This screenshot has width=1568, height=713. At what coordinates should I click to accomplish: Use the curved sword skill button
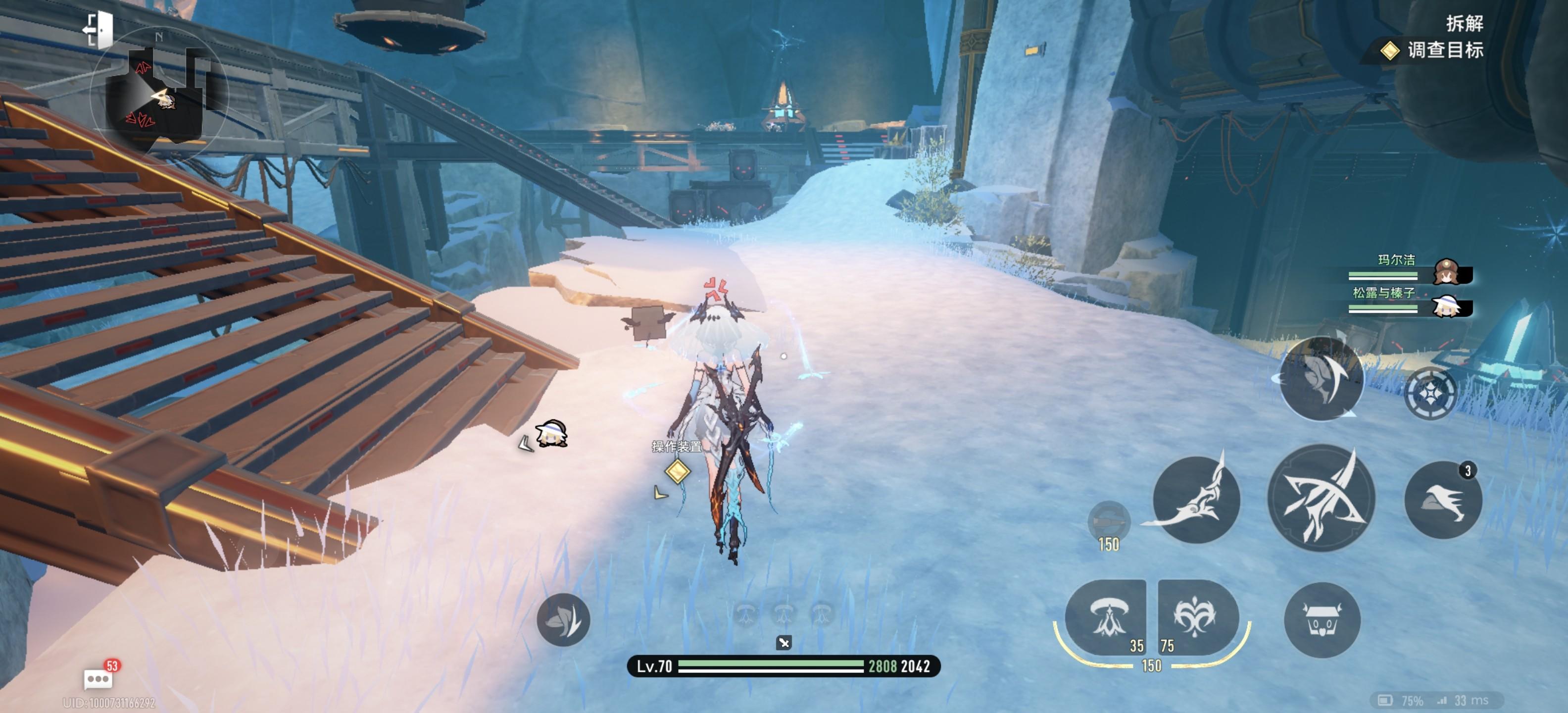tap(1196, 499)
